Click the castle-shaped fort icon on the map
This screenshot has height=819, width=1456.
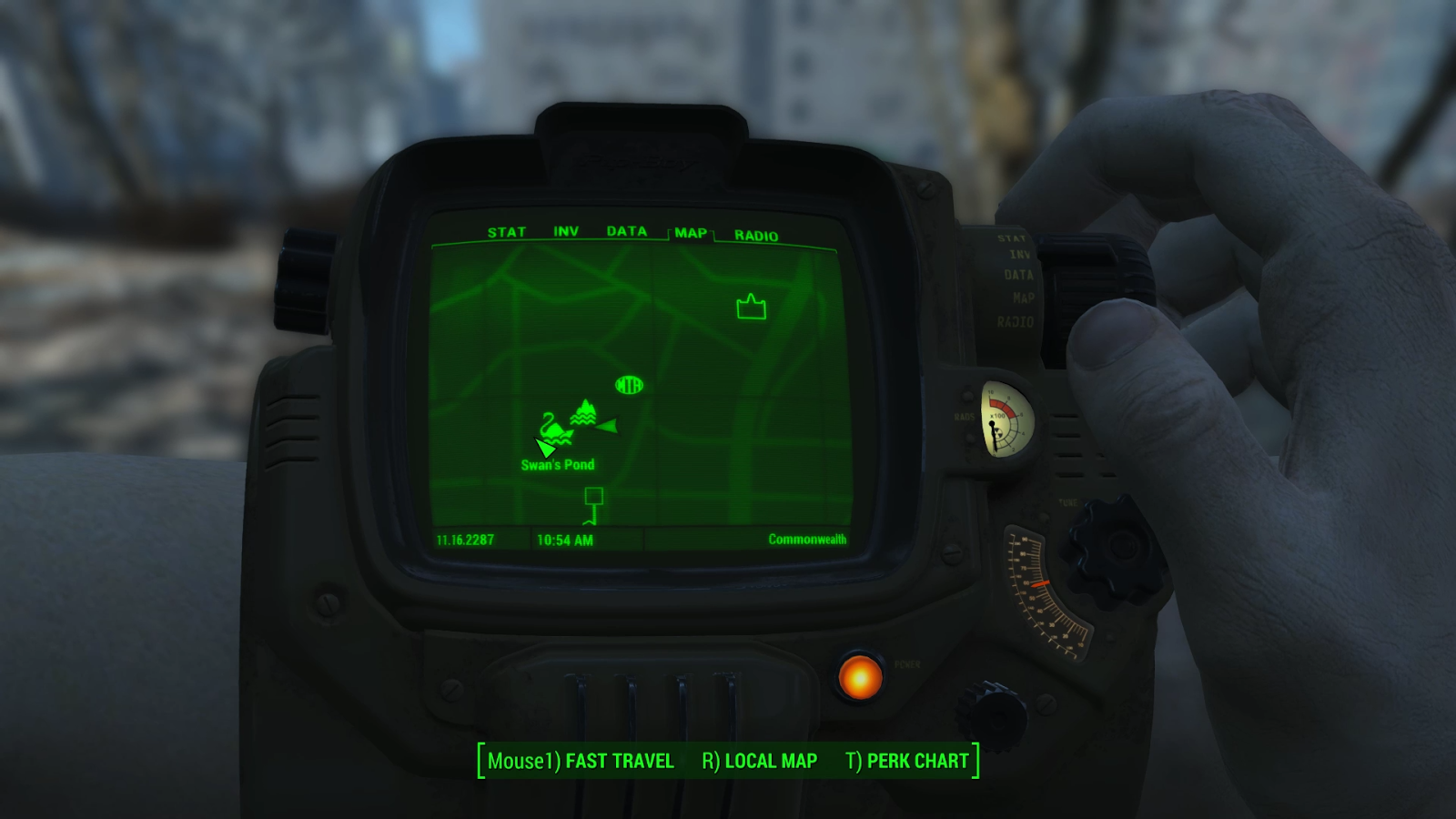[x=750, y=308]
